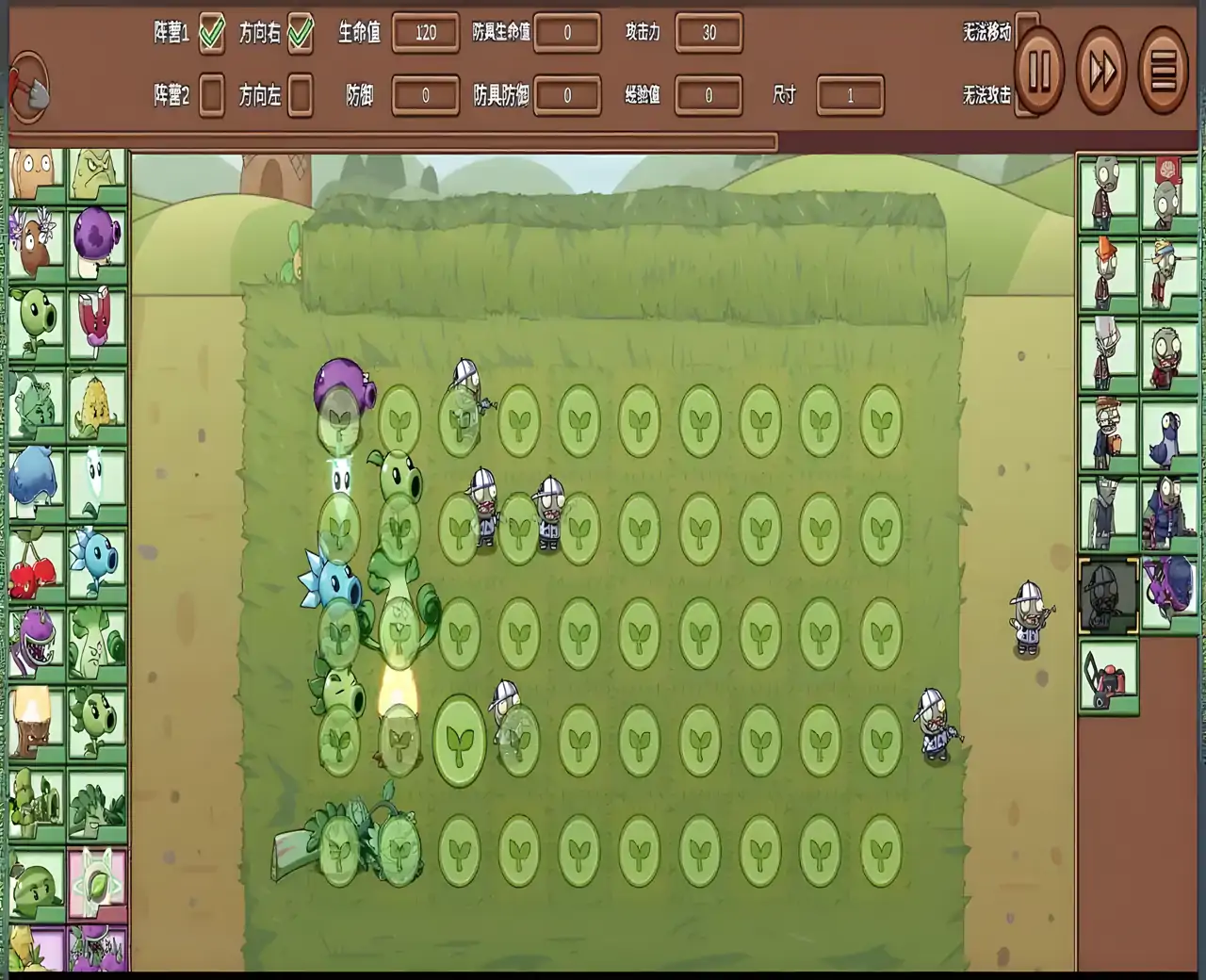Image resolution: width=1206 pixels, height=980 pixels.
Task: Select the basic zombie icon in the right panel
Action: tap(1106, 194)
